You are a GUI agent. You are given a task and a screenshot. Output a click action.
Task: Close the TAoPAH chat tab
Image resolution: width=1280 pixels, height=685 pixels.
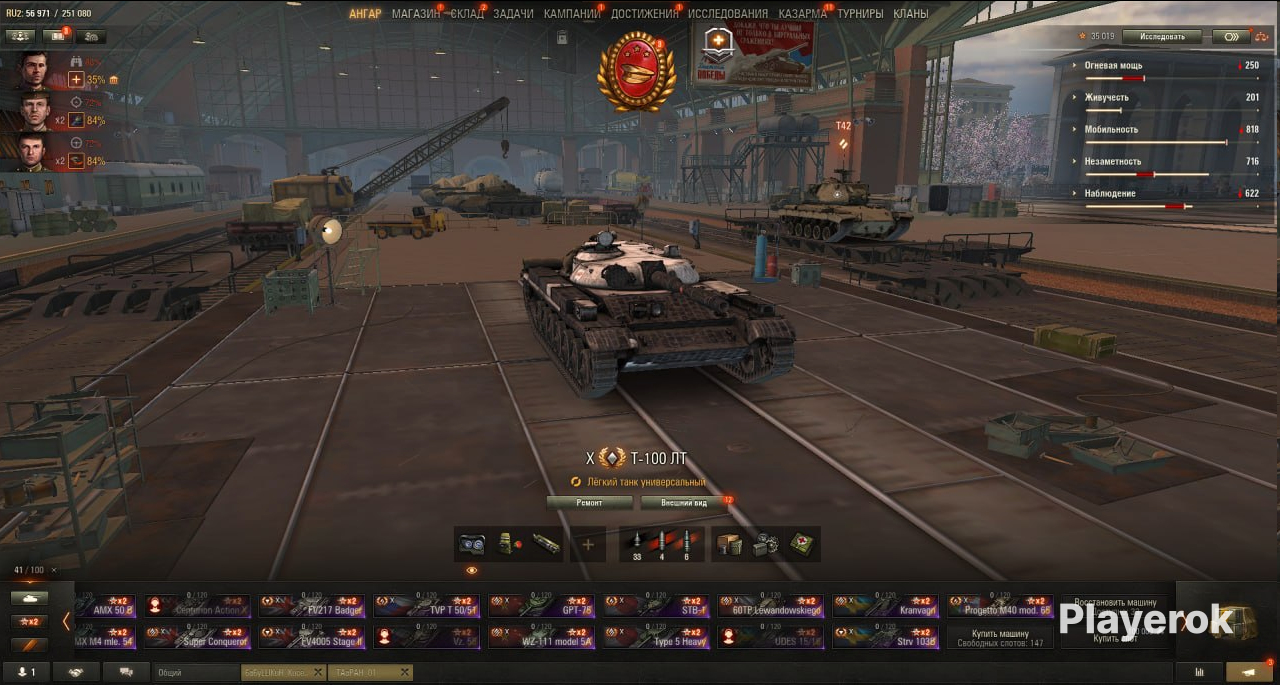[404, 673]
